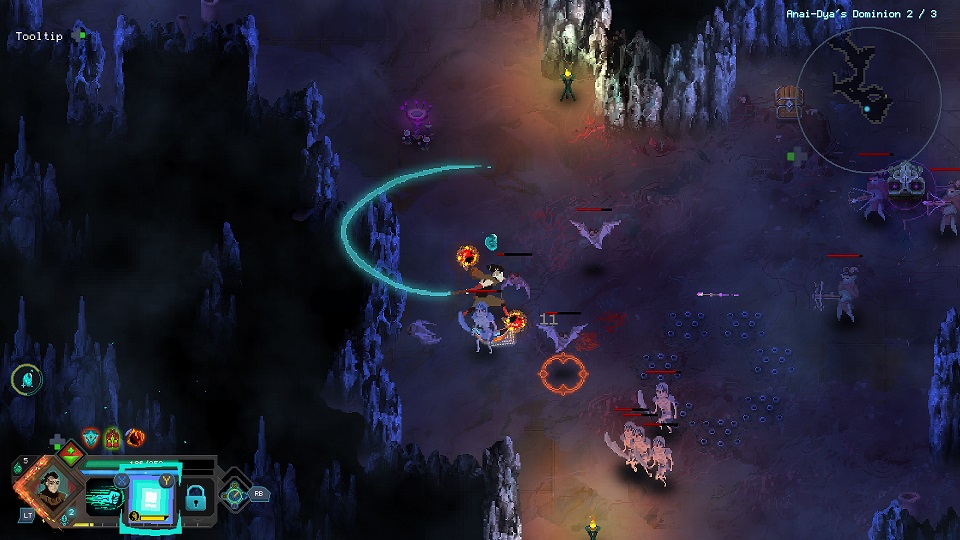Inspect the flaming fist buff icon
The width and height of the screenshot is (960, 540).
pos(134,438)
